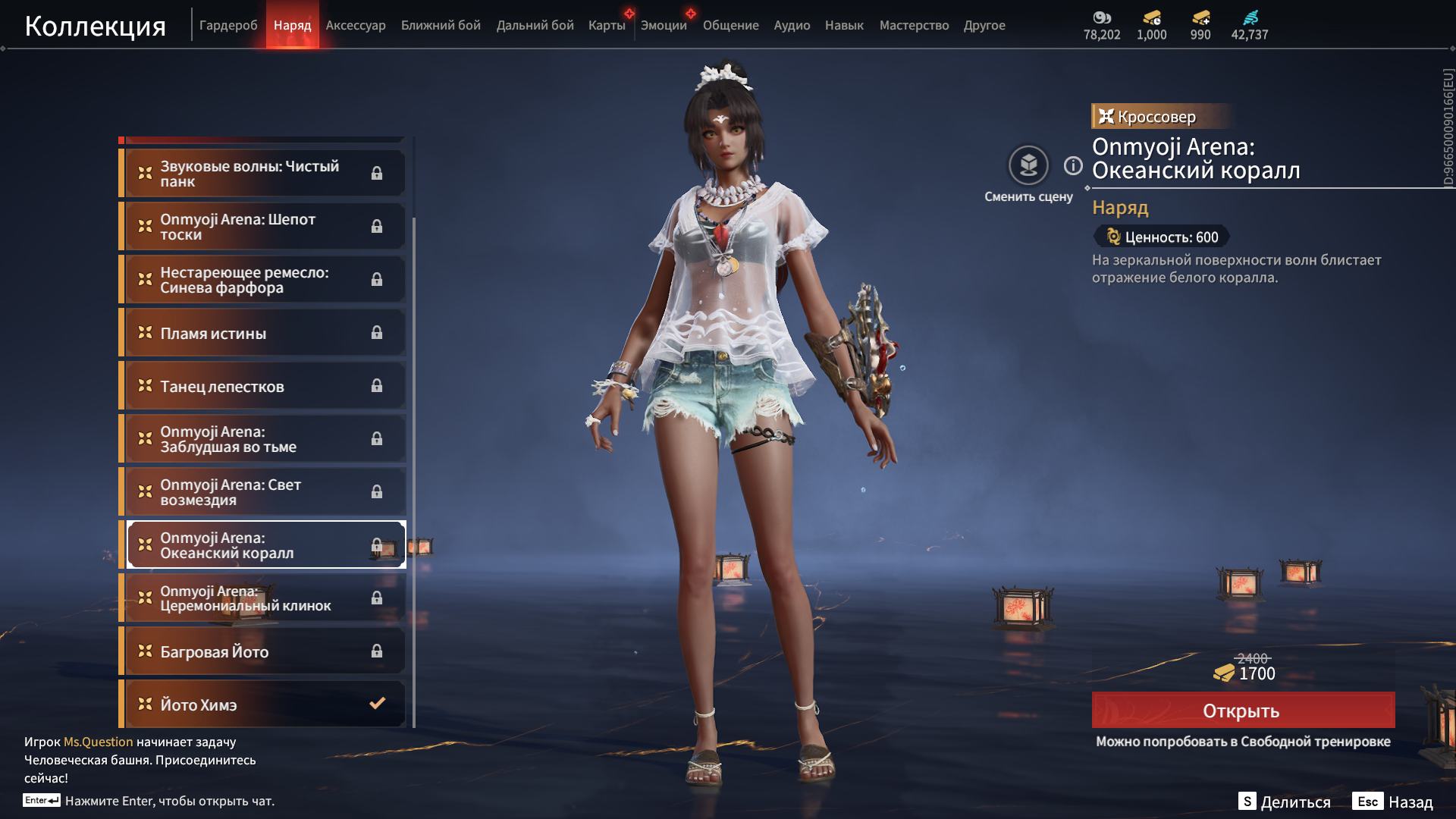This screenshot has height=819, width=1456.
Task: Open the Мастерство tab
Action: [914, 25]
